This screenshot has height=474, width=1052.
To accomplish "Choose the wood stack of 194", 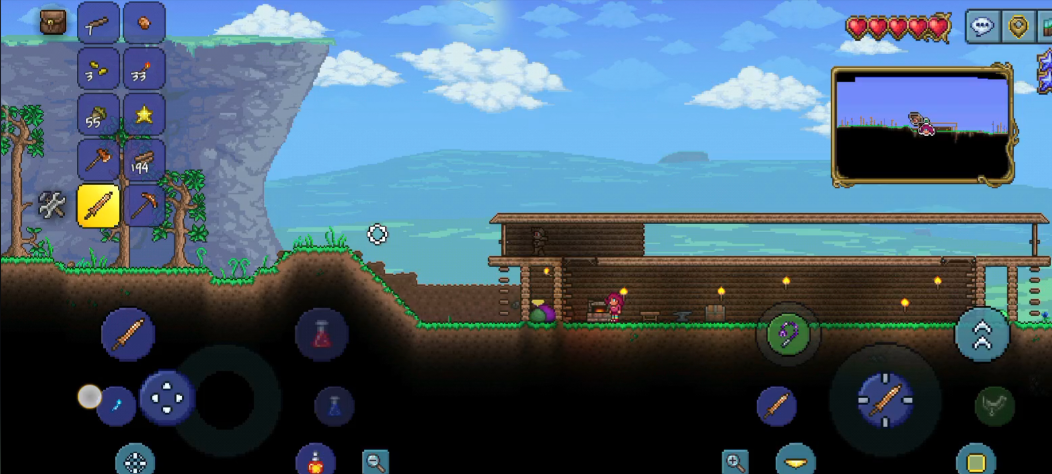I will [x=144, y=160].
